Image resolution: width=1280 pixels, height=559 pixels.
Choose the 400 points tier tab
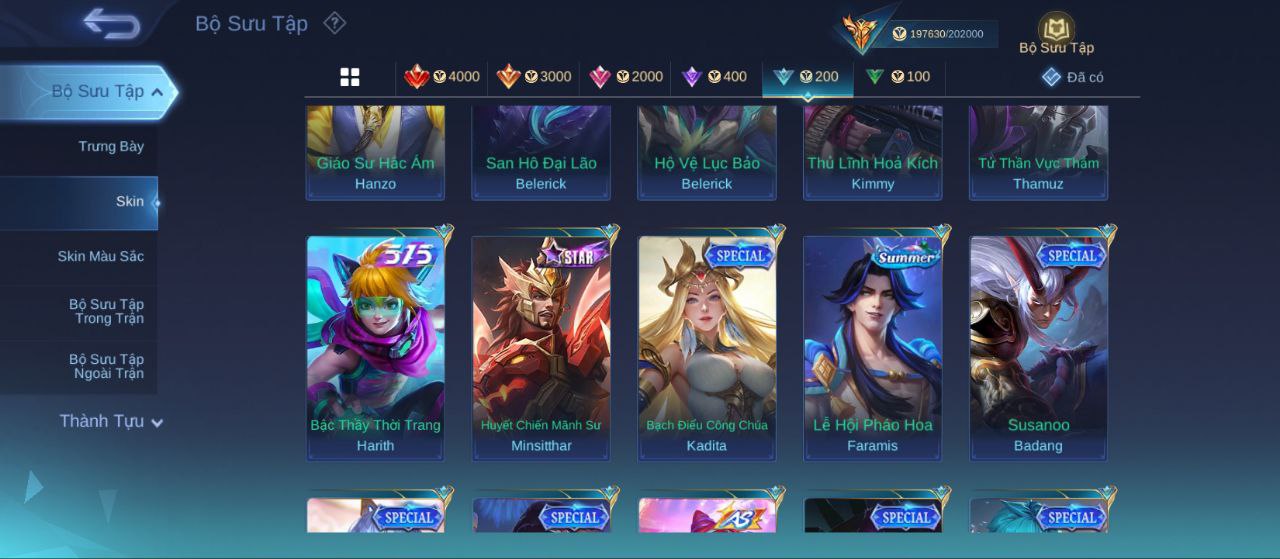click(x=714, y=77)
